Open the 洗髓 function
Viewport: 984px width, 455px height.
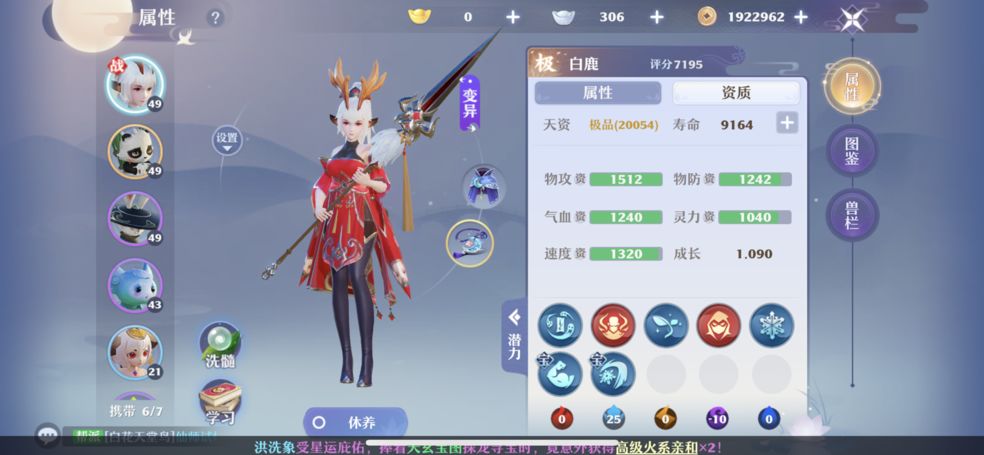coord(219,346)
